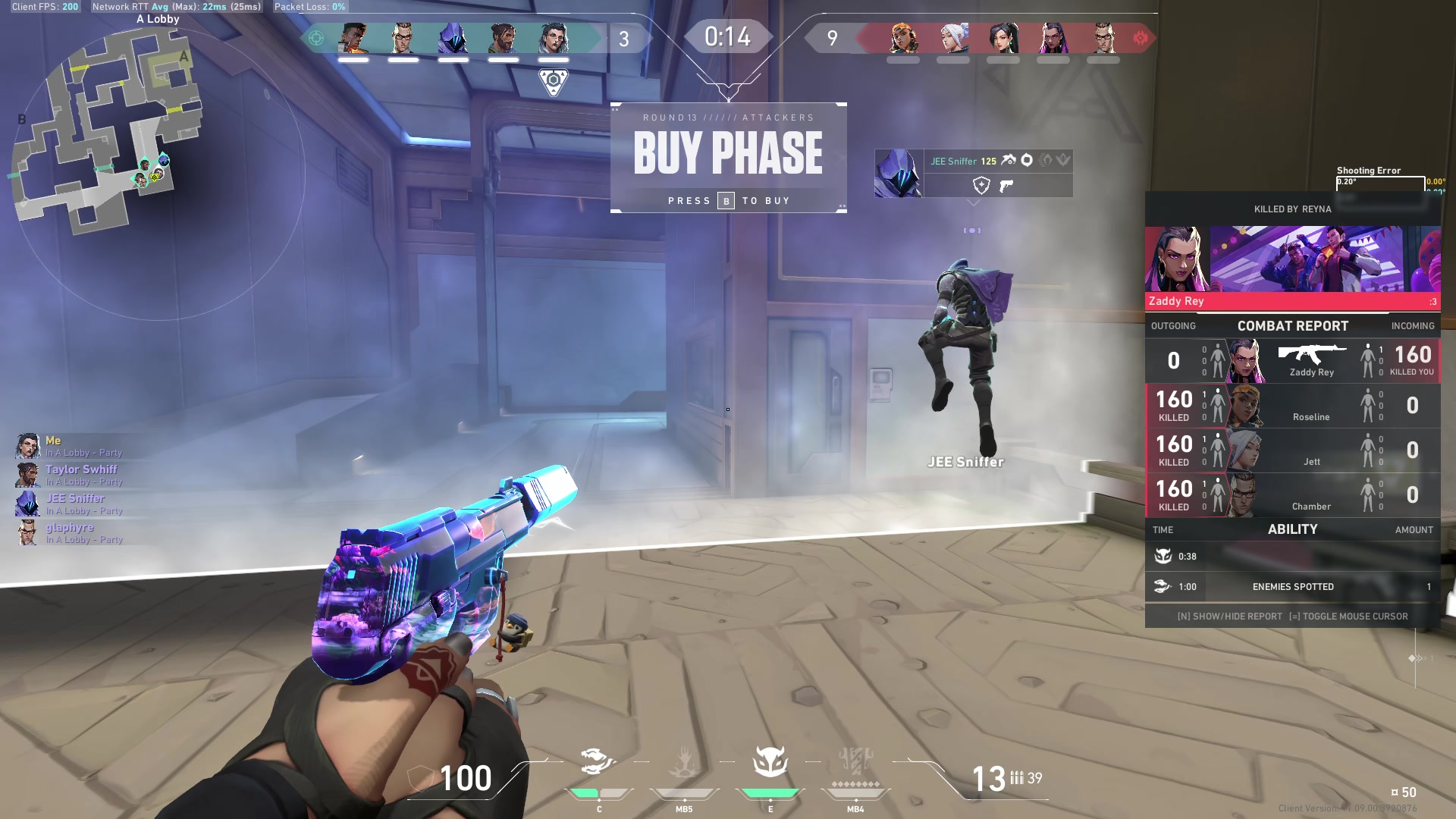1456x819 pixels.
Task: Select the Roseline row in combat report
Action: 1292,406
